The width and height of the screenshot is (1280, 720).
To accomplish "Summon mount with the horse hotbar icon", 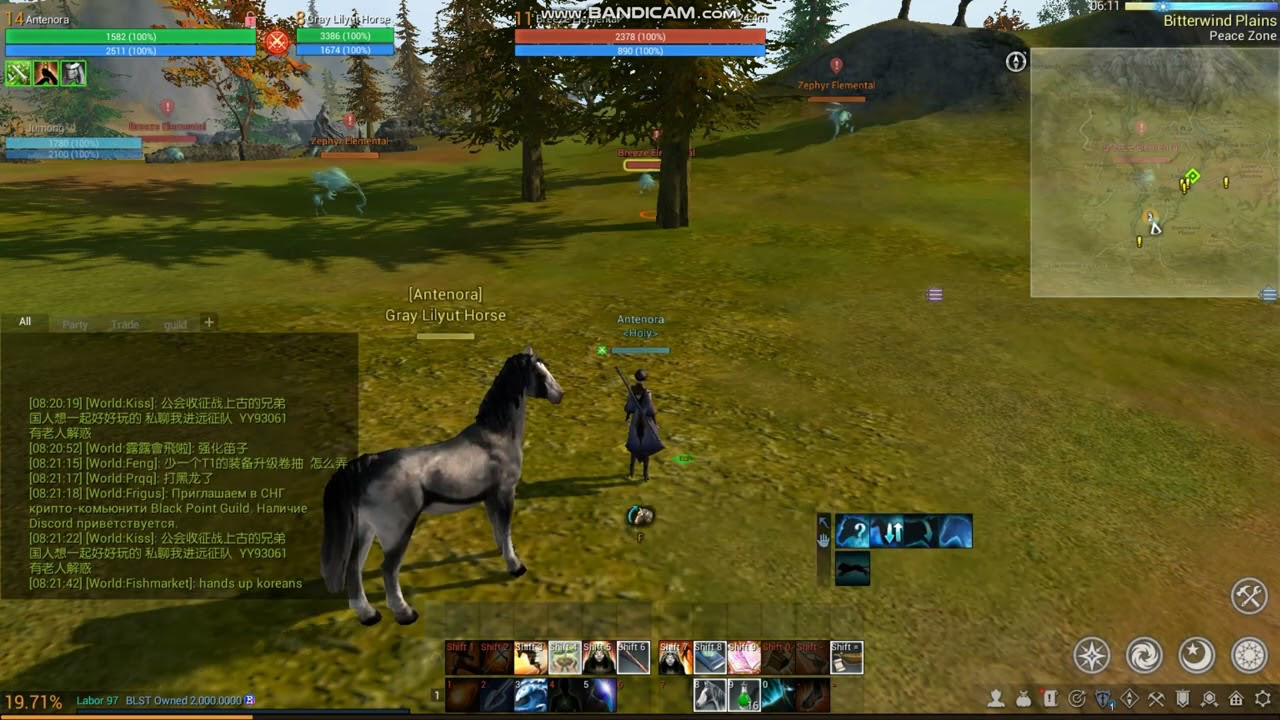I will (709, 695).
